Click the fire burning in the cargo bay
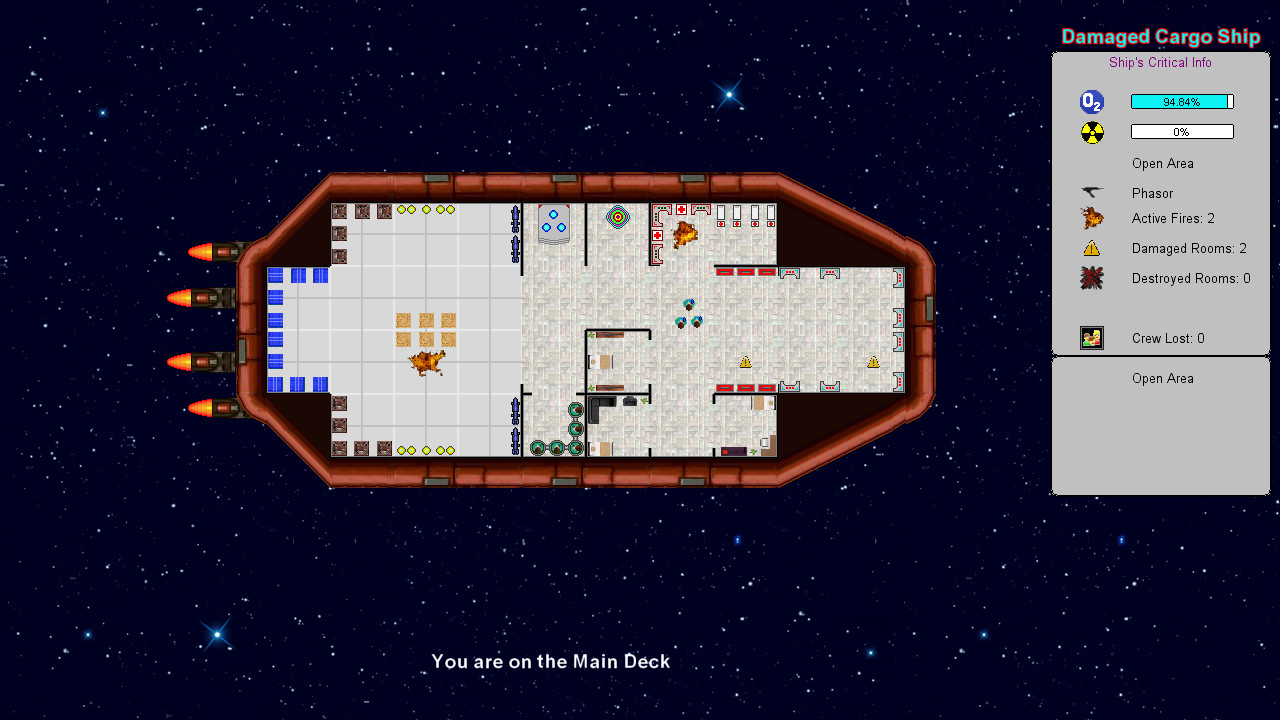 point(425,362)
